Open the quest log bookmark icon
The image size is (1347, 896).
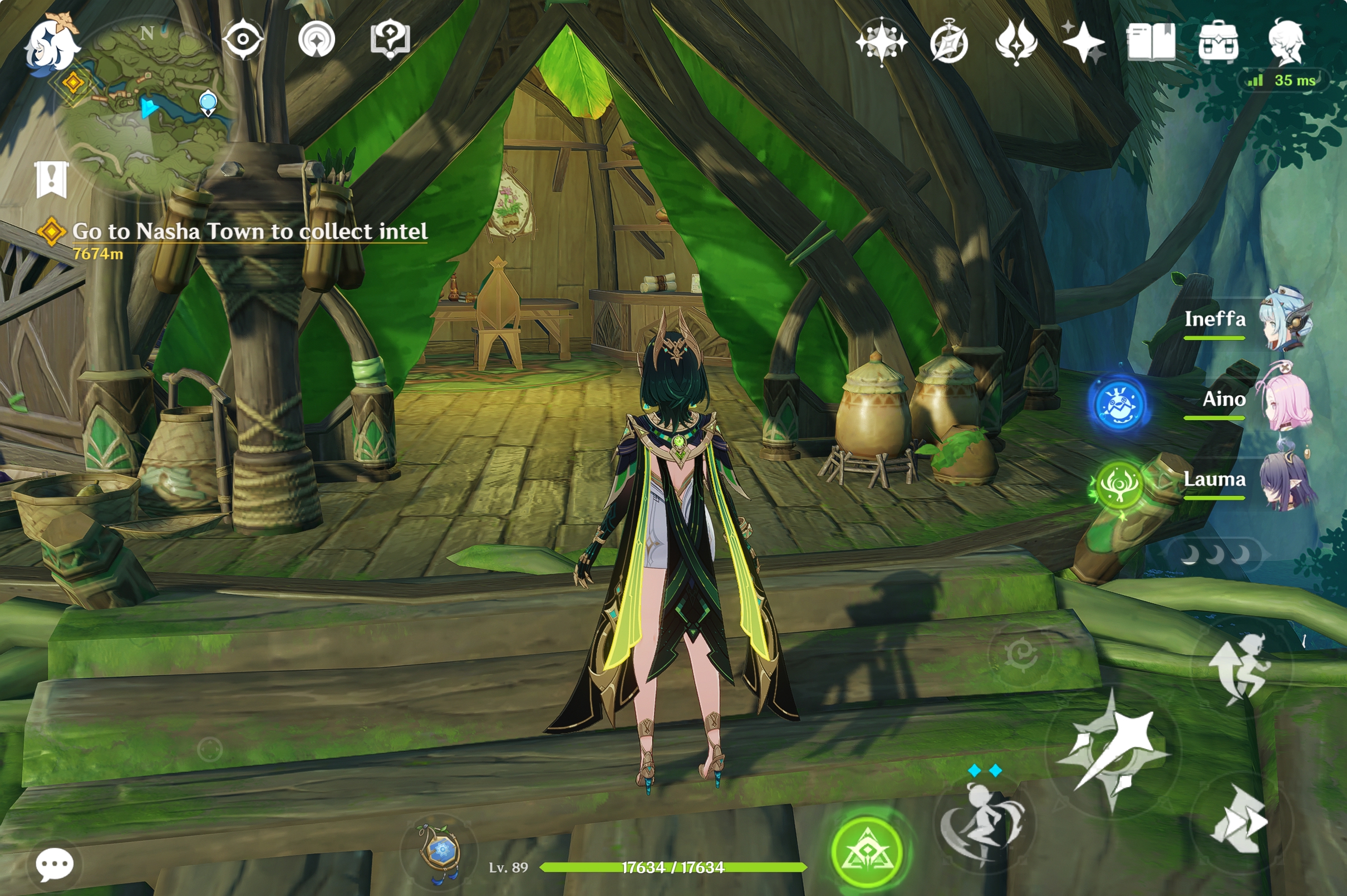(51, 179)
